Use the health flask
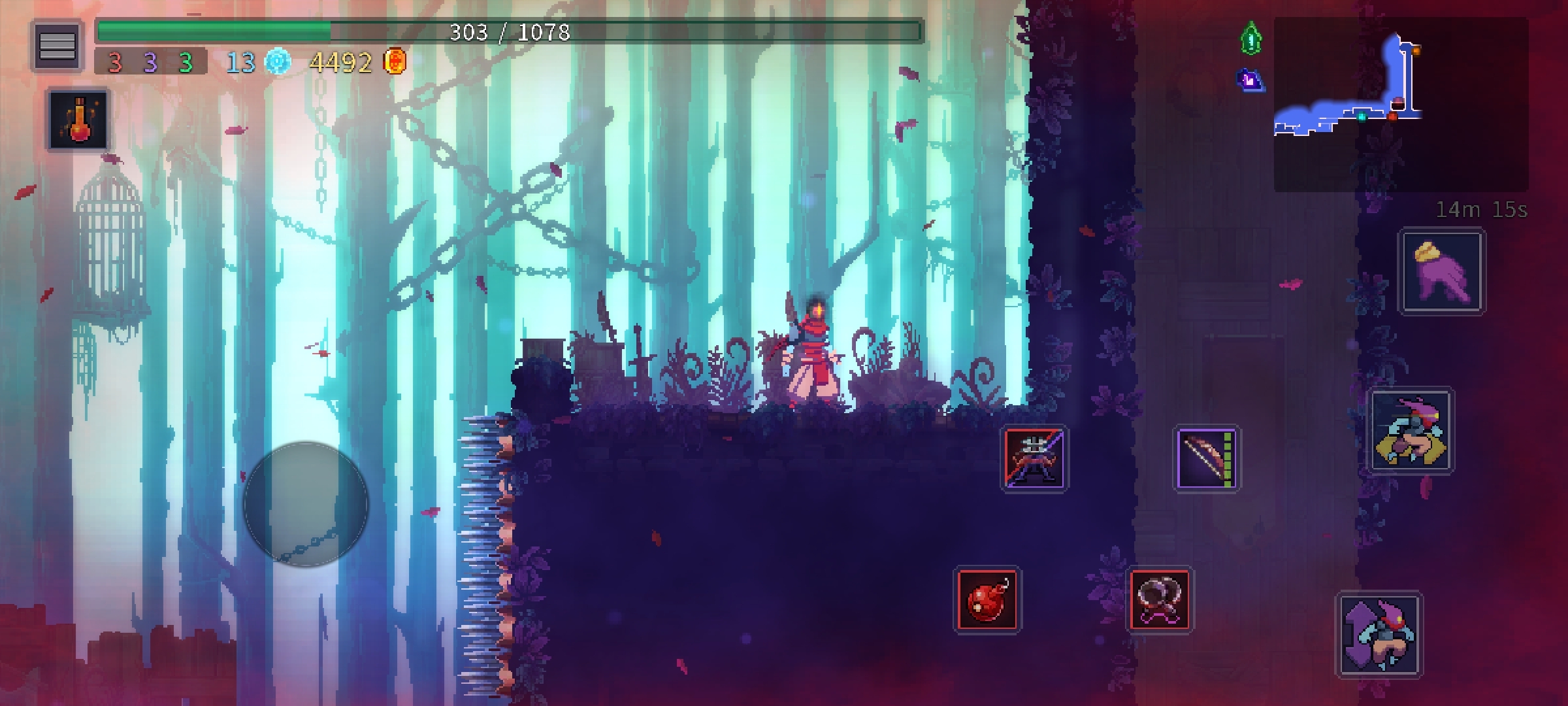Screen dimensions: 1568x706 tap(79, 120)
